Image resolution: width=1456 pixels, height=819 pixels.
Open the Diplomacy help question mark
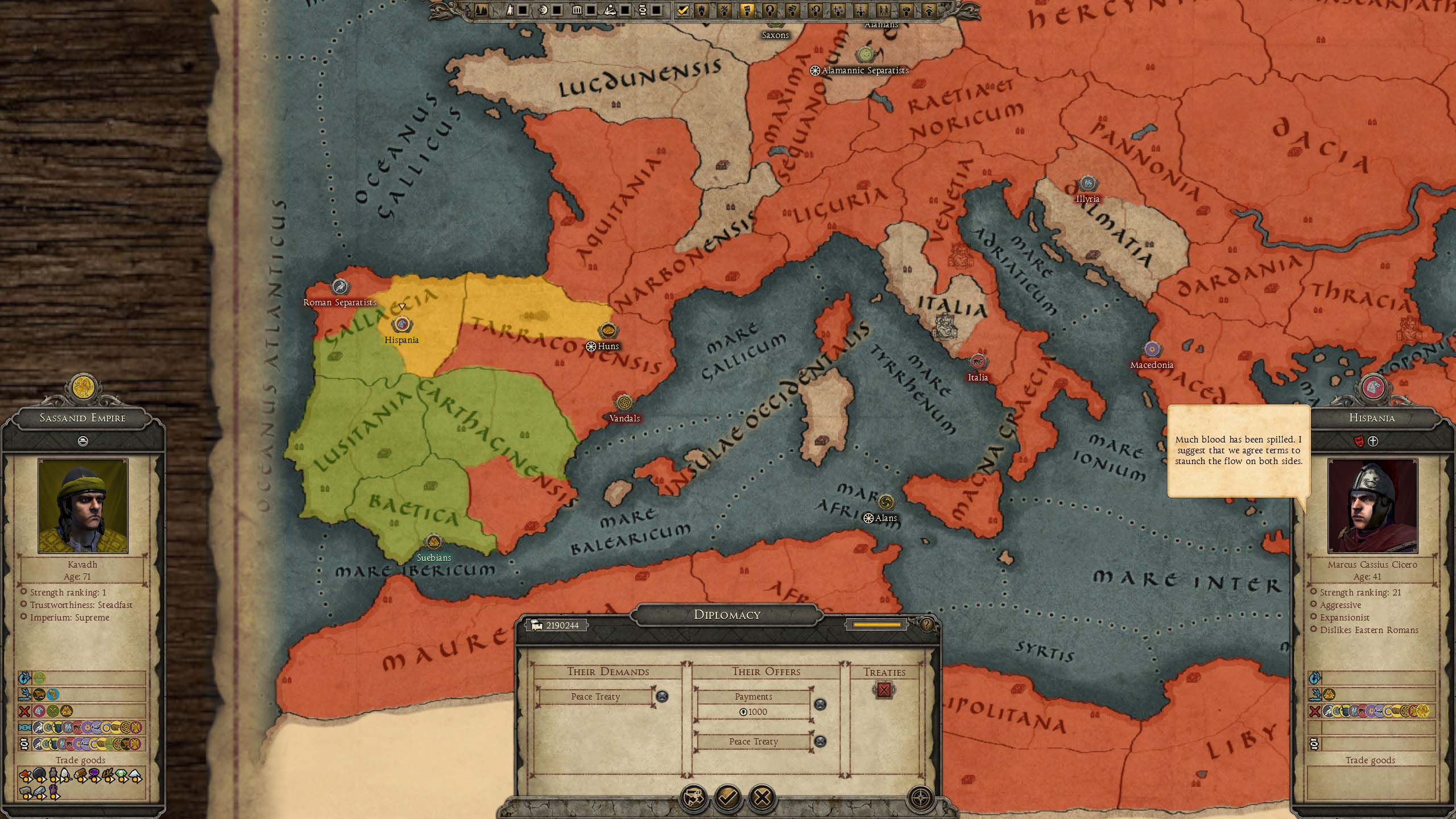coord(926,625)
